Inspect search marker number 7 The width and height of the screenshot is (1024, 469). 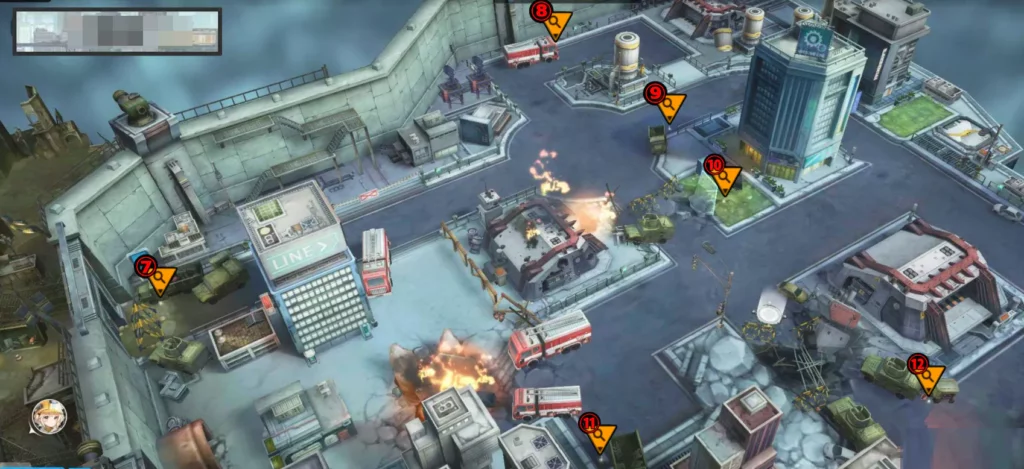157,277
